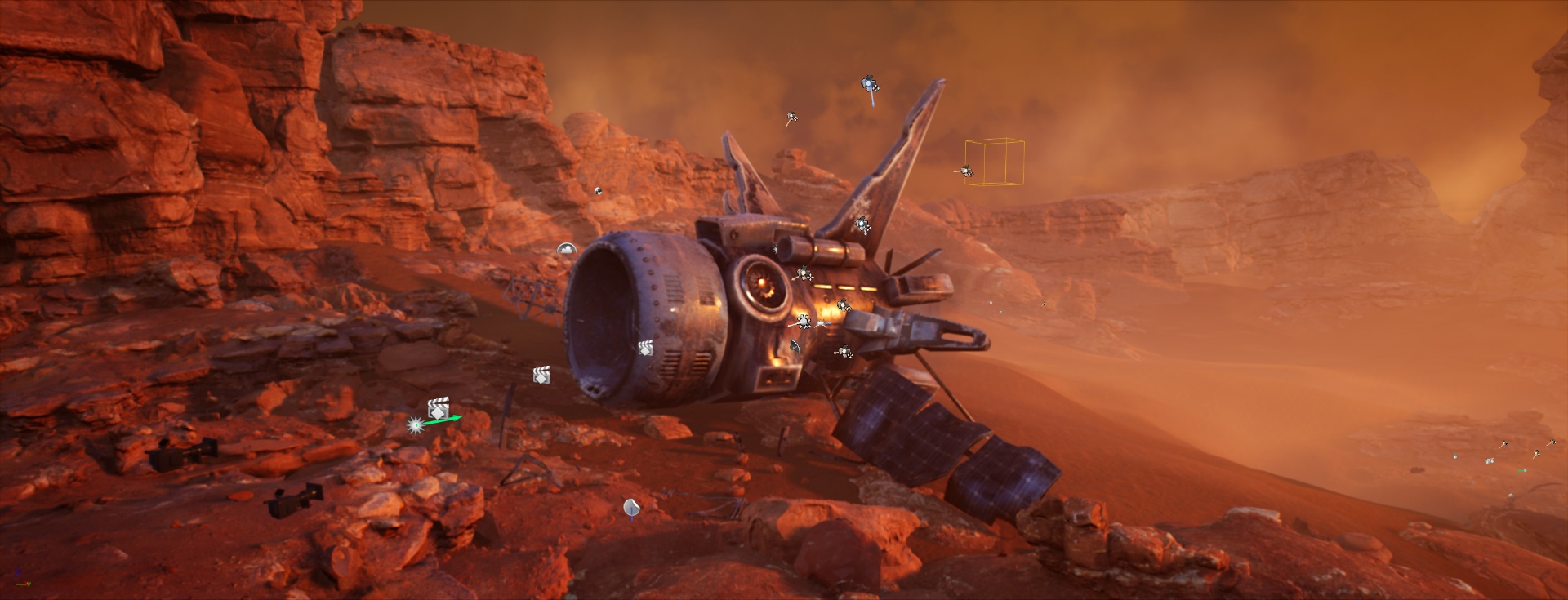1568x600 pixels.
Task: Select the yellow wireframe box volume
Action: tap(995, 162)
